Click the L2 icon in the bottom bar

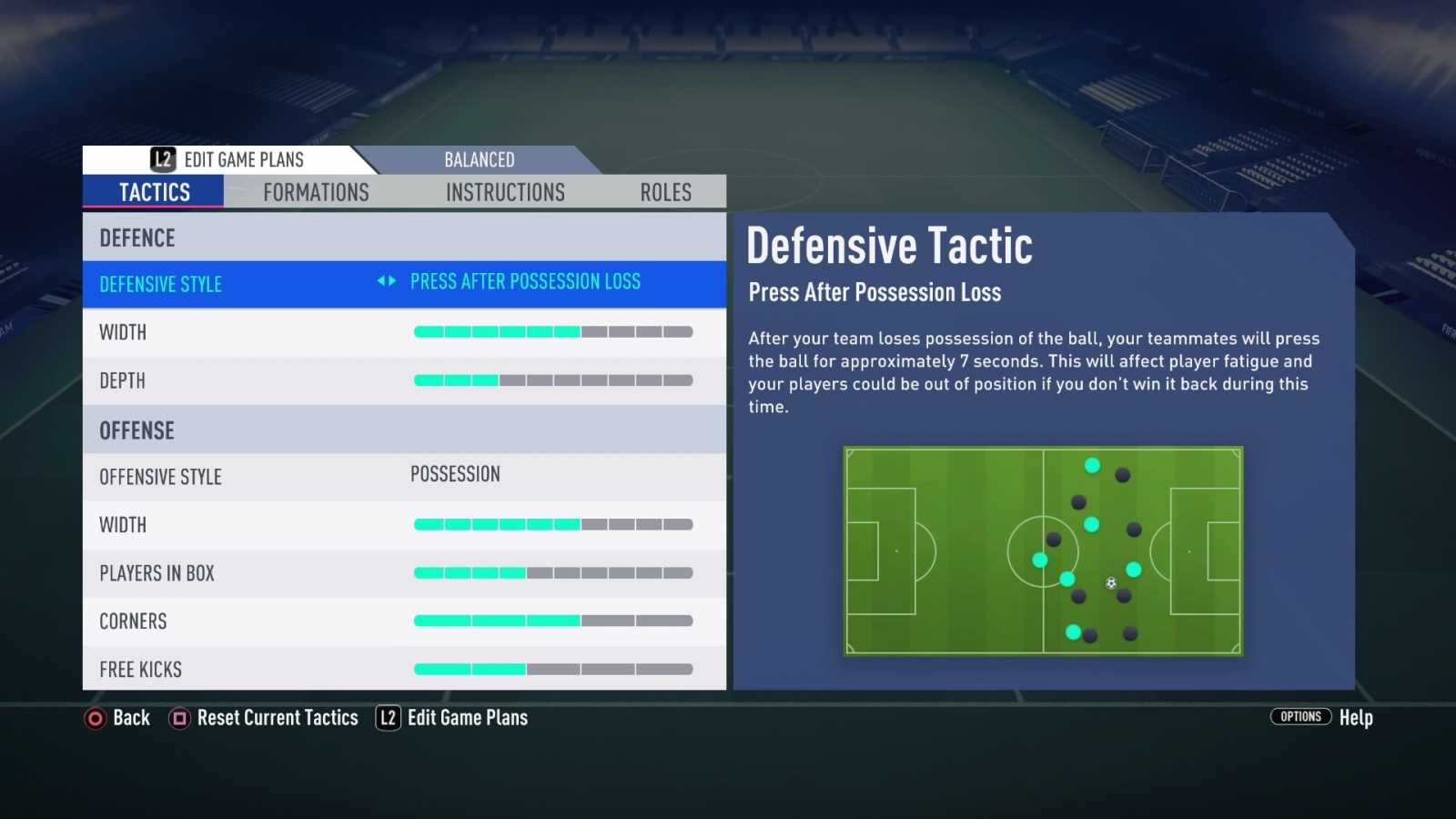coord(387,718)
